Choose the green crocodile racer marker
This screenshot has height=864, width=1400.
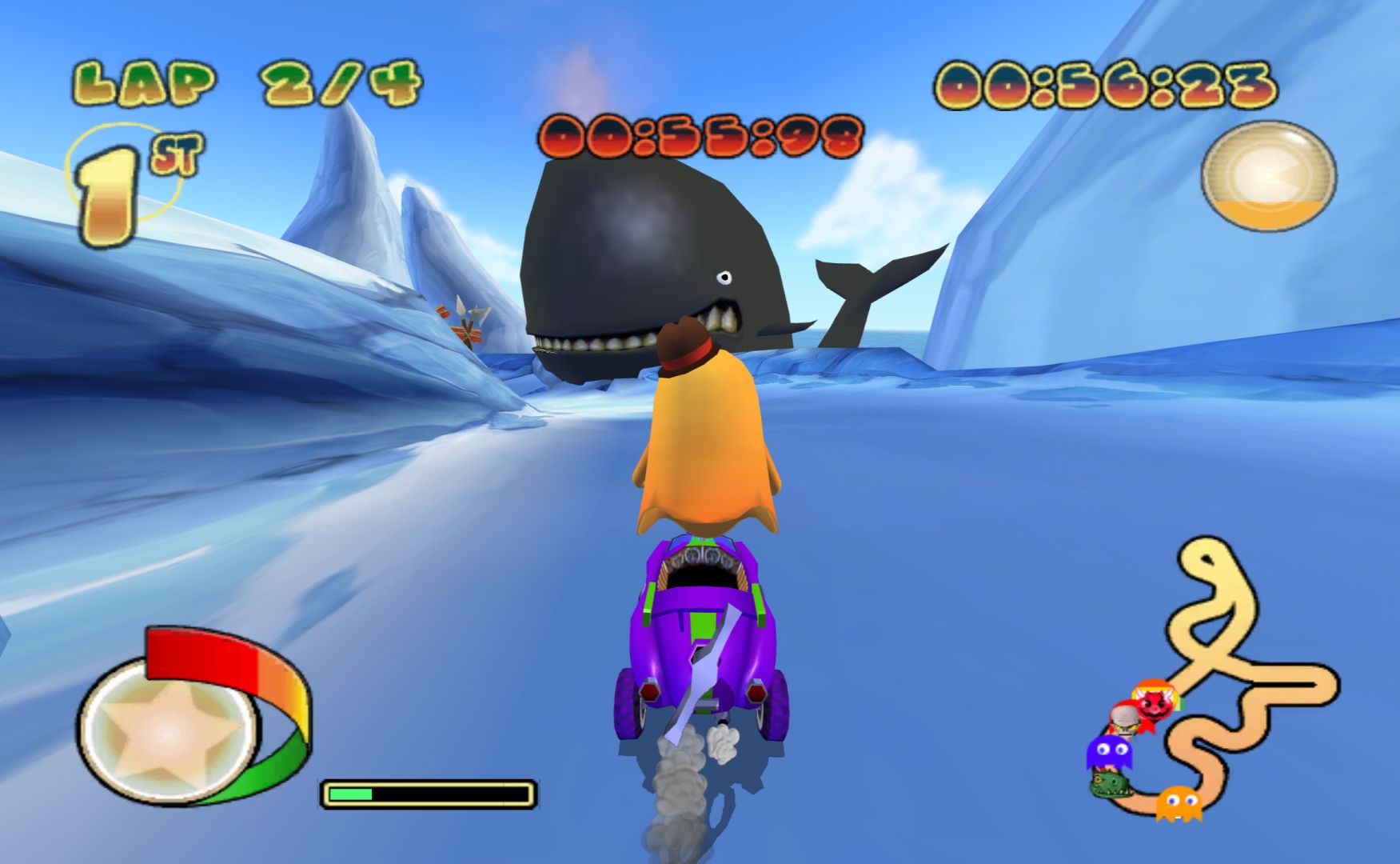tap(1111, 784)
